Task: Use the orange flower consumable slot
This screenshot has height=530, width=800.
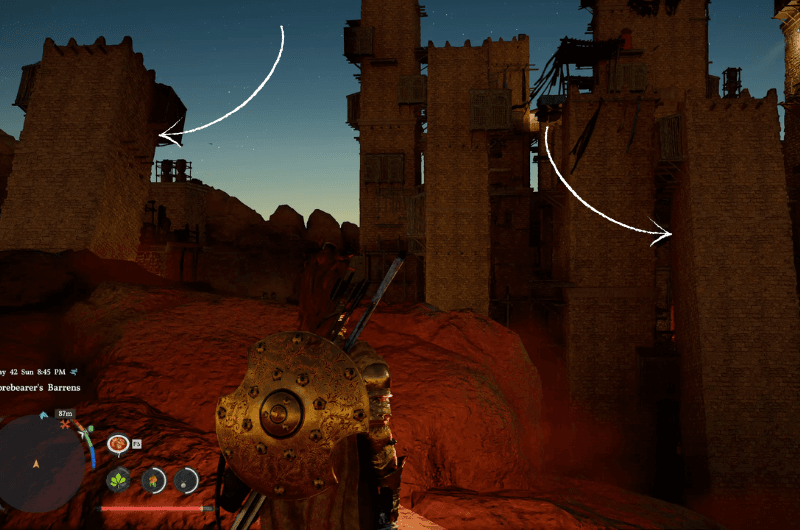Action: point(152,480)
